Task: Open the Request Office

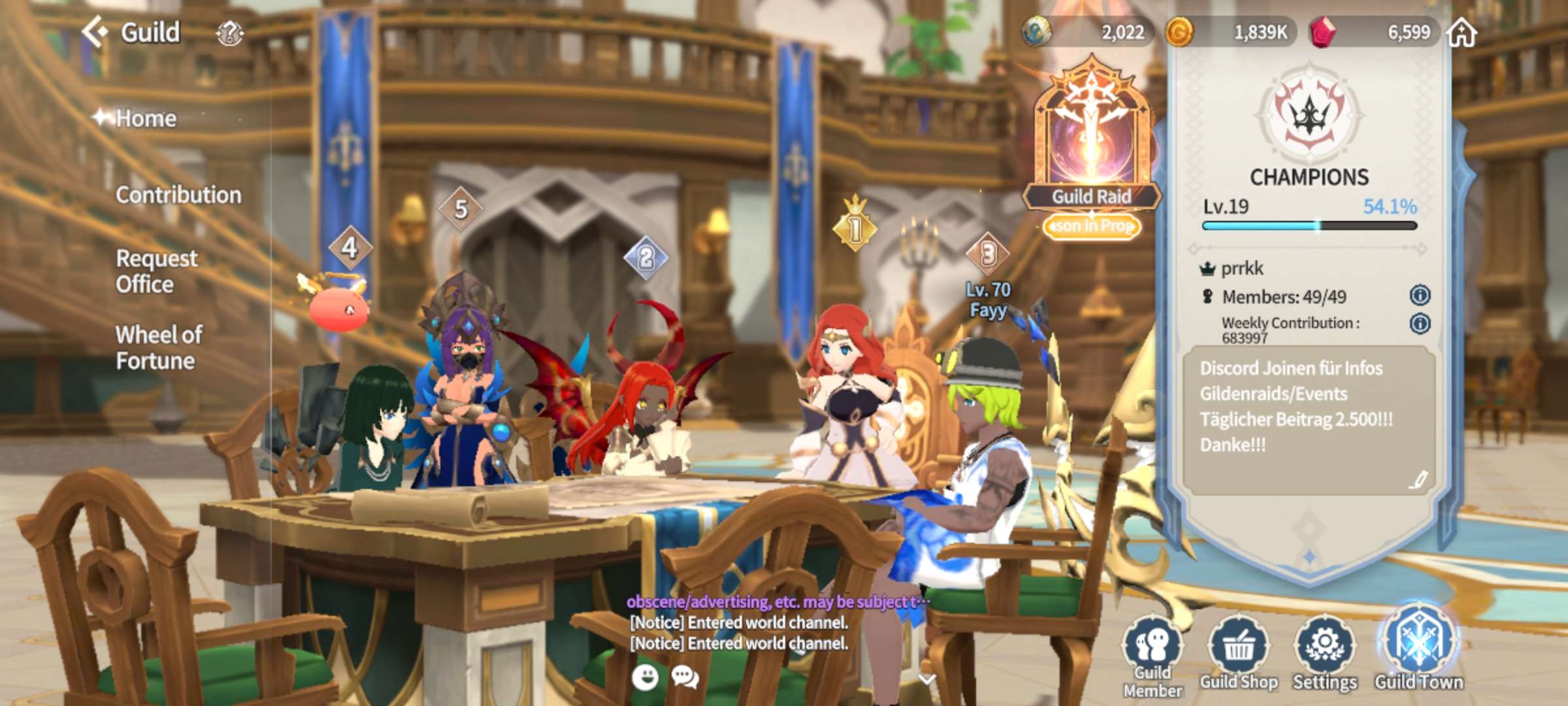Action: pyautogui.click(x=157, y=271)
